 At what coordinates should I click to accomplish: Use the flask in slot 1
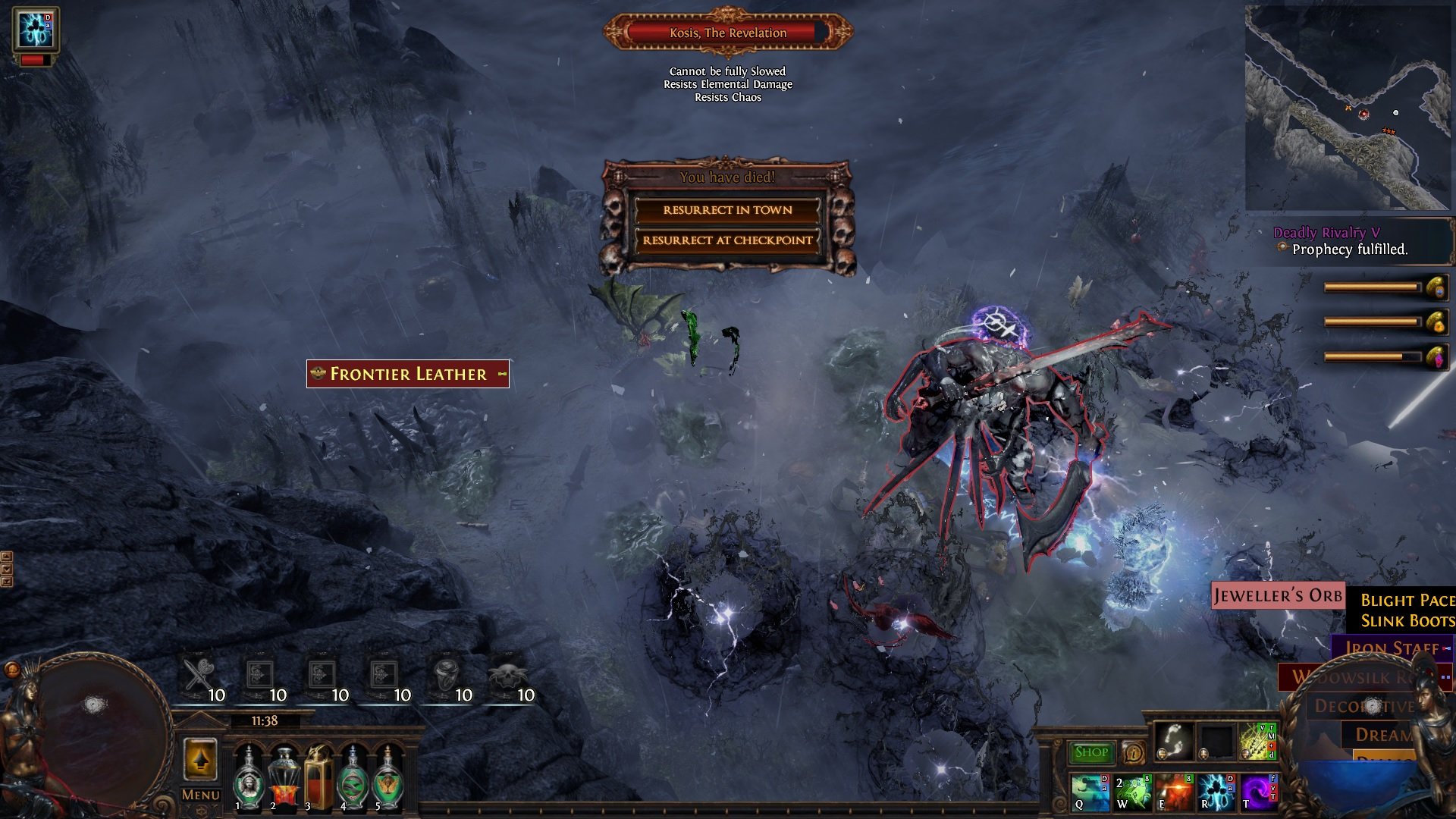248,780
